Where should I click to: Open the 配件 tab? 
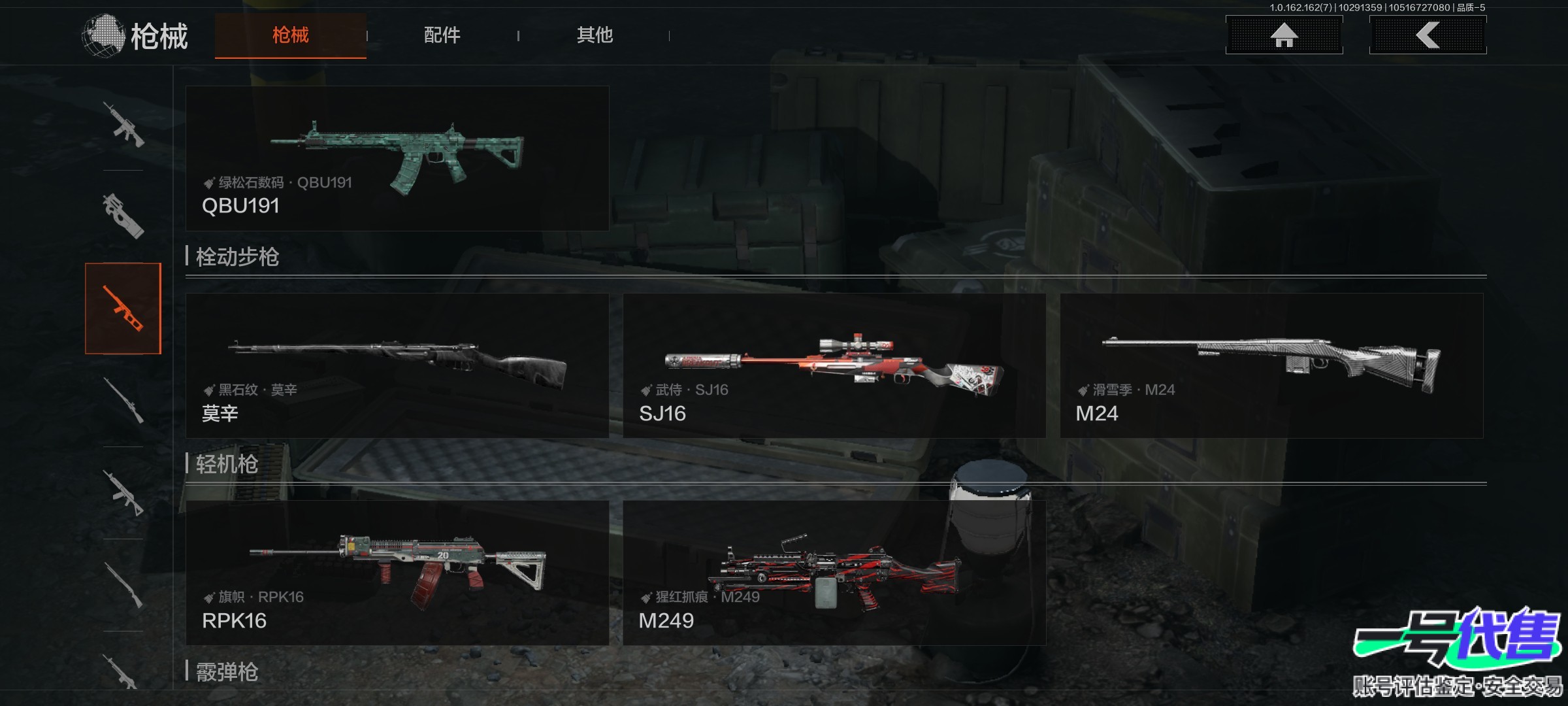(442, 35)
